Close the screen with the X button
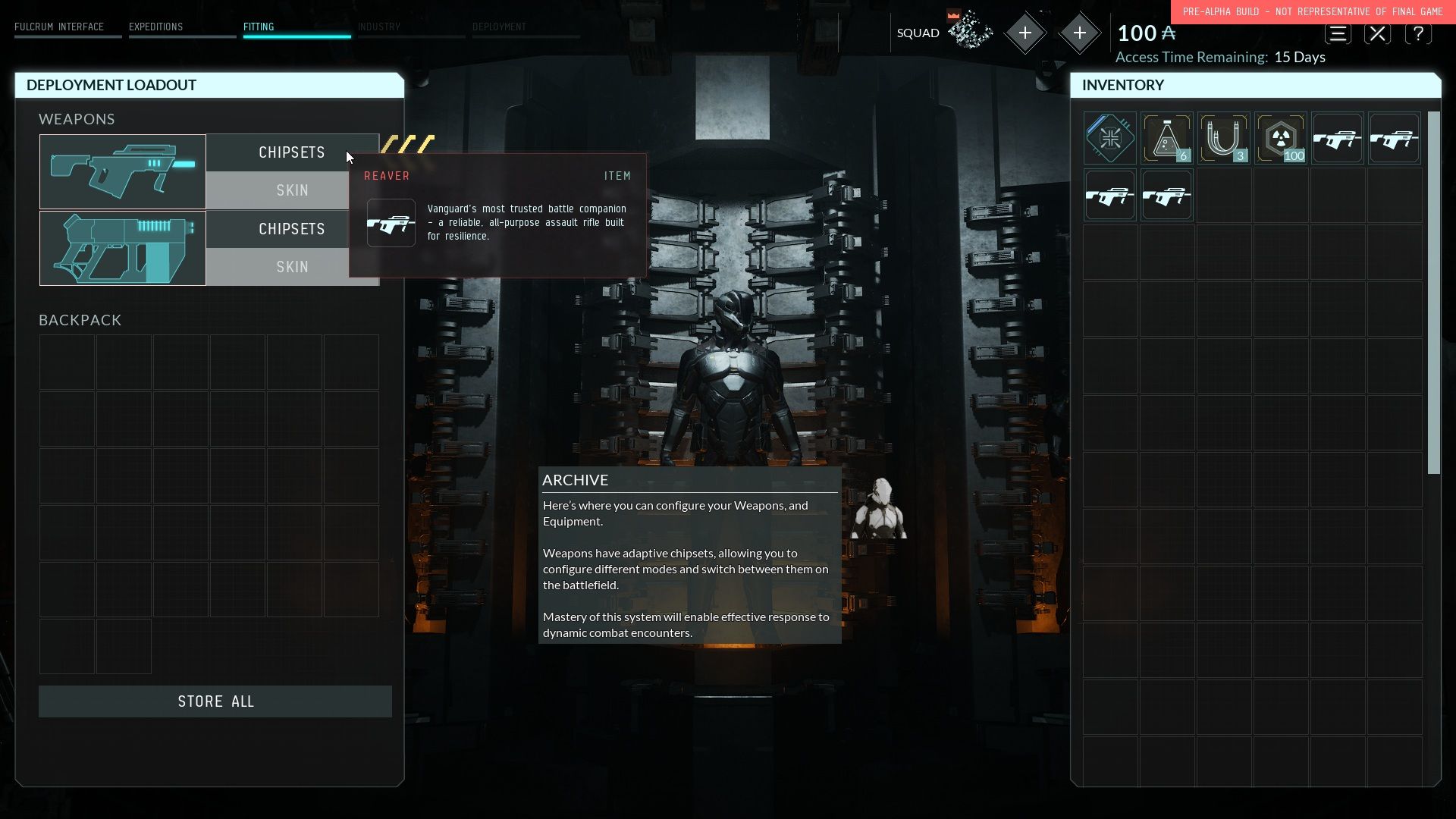The height and width of the screenshot is (819, 1456). coord(1377,34)
